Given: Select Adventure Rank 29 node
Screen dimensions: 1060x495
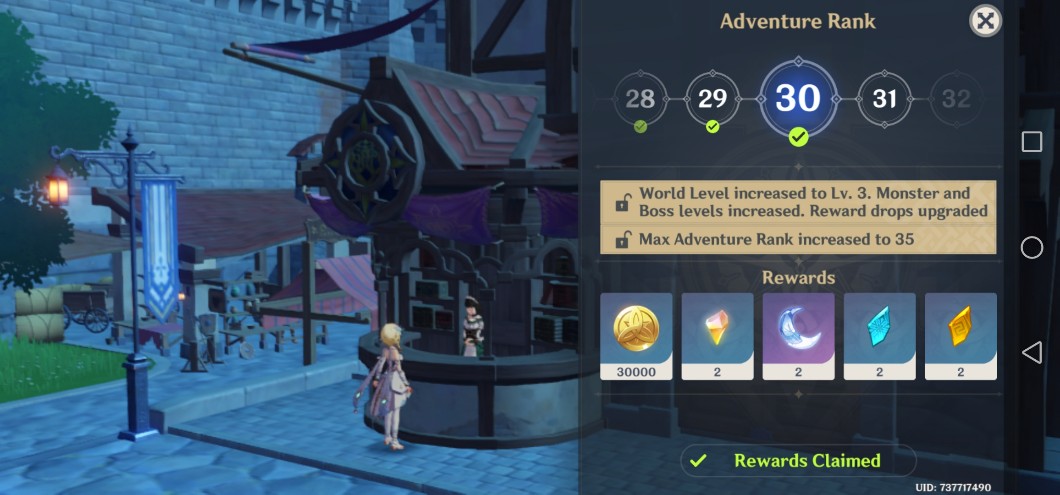Looking at the screenshot, I should pyautogui.click(x=712, y=98).
